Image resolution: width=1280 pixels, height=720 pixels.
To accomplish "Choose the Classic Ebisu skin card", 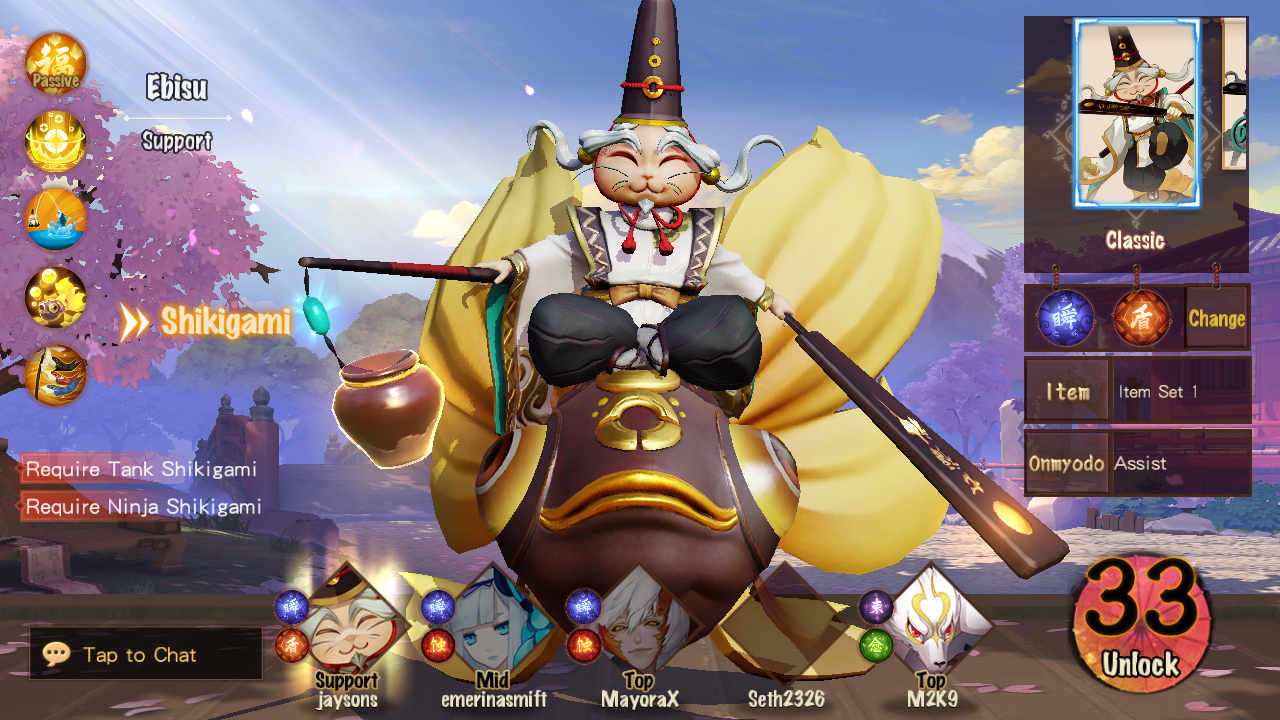I will [x=1136, y=114].
